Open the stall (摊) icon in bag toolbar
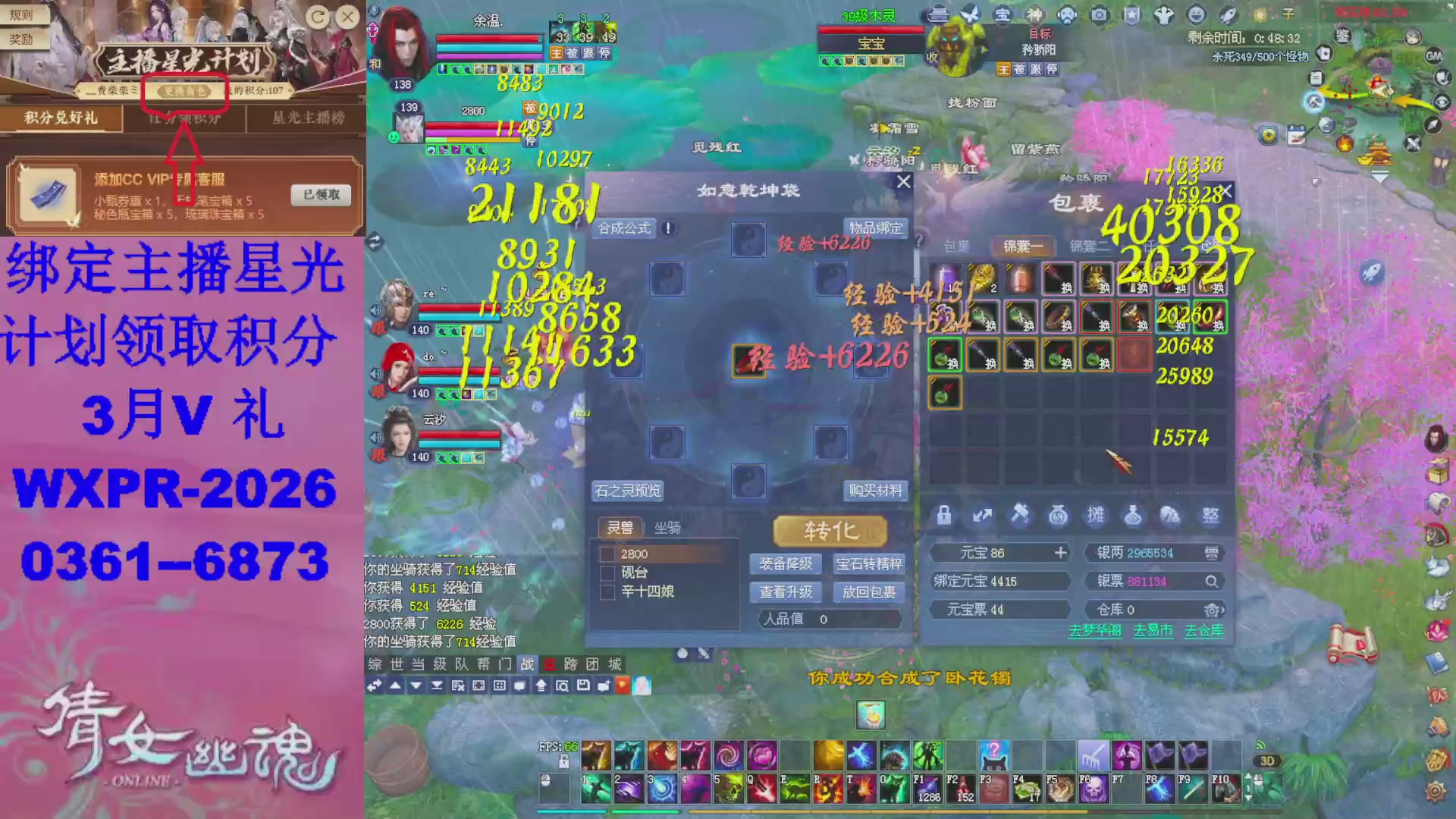This screenshot has height=819, width=1456. (x=1096, y=516)
